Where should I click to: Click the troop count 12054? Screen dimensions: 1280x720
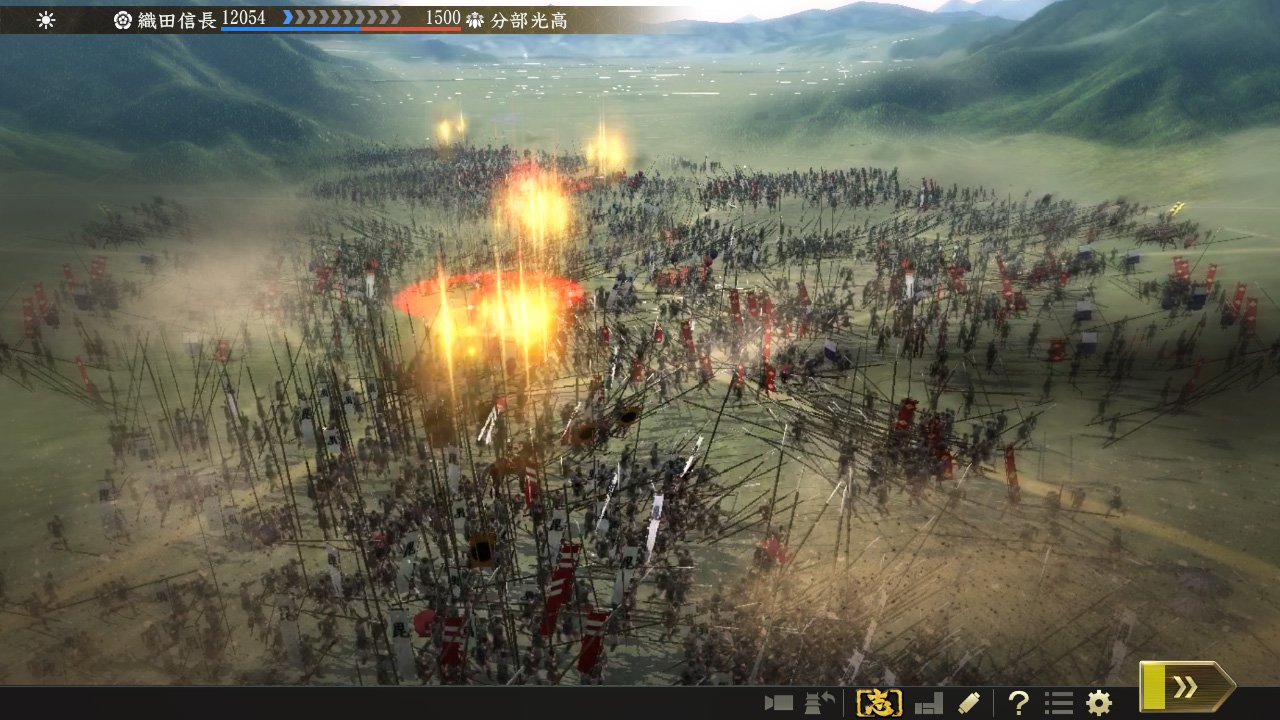point(242,17)
